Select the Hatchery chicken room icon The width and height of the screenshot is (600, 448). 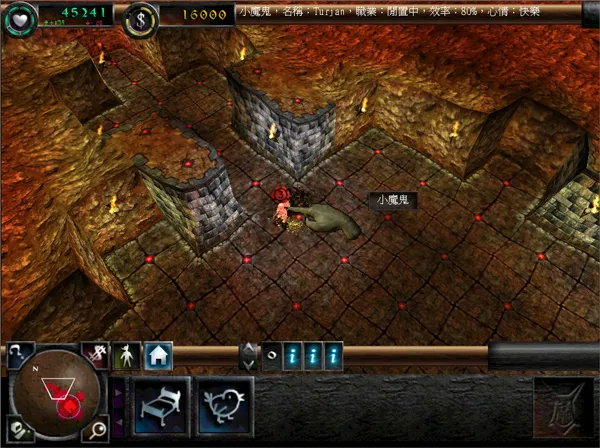[221, 403]
